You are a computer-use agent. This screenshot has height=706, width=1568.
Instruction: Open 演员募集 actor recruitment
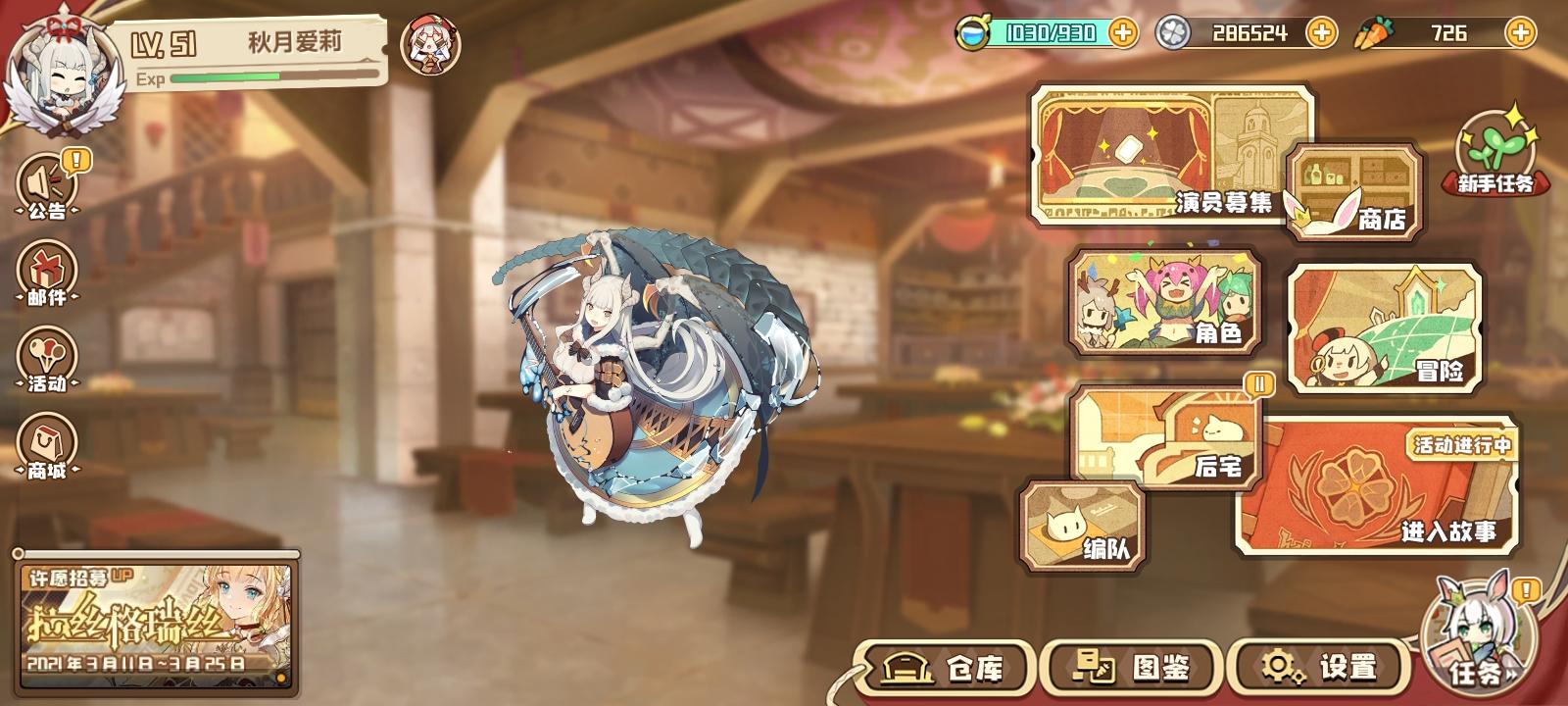click(1156, 157)
